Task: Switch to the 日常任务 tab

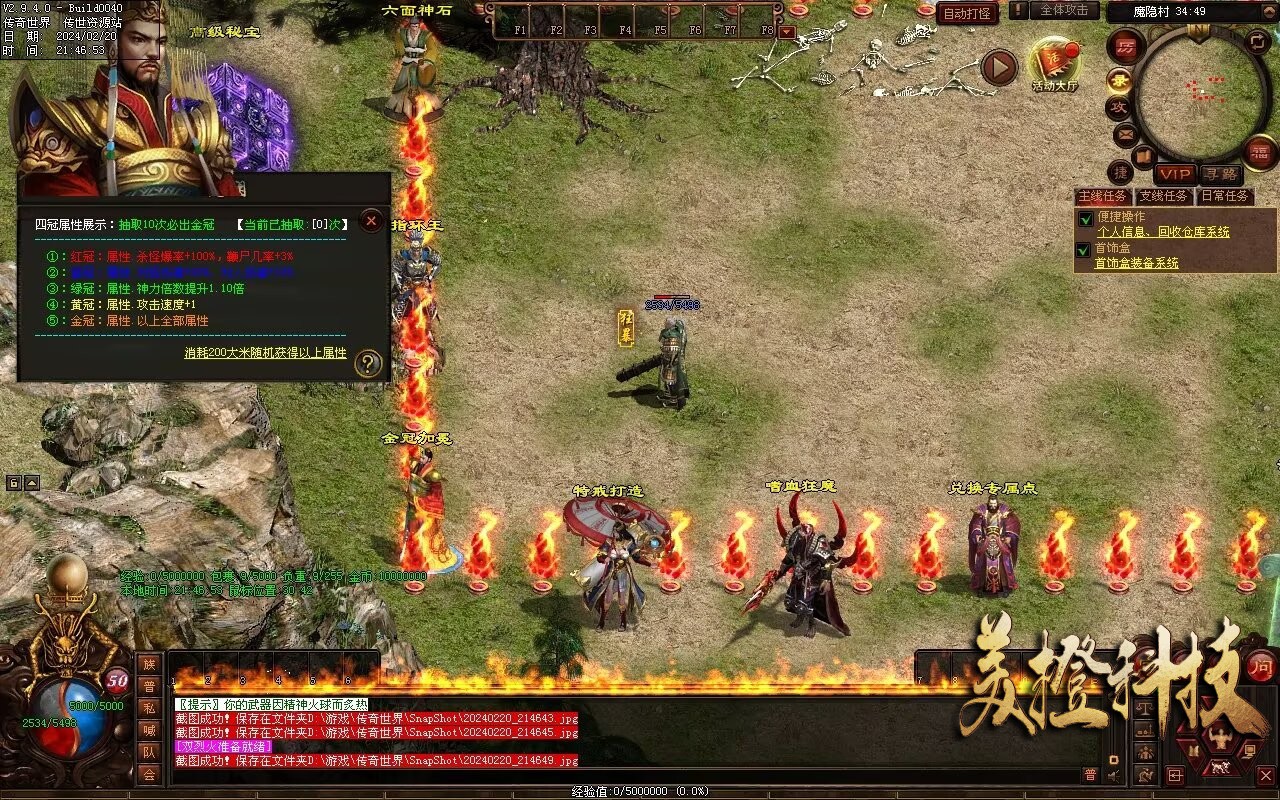Action: (1225, 196)
